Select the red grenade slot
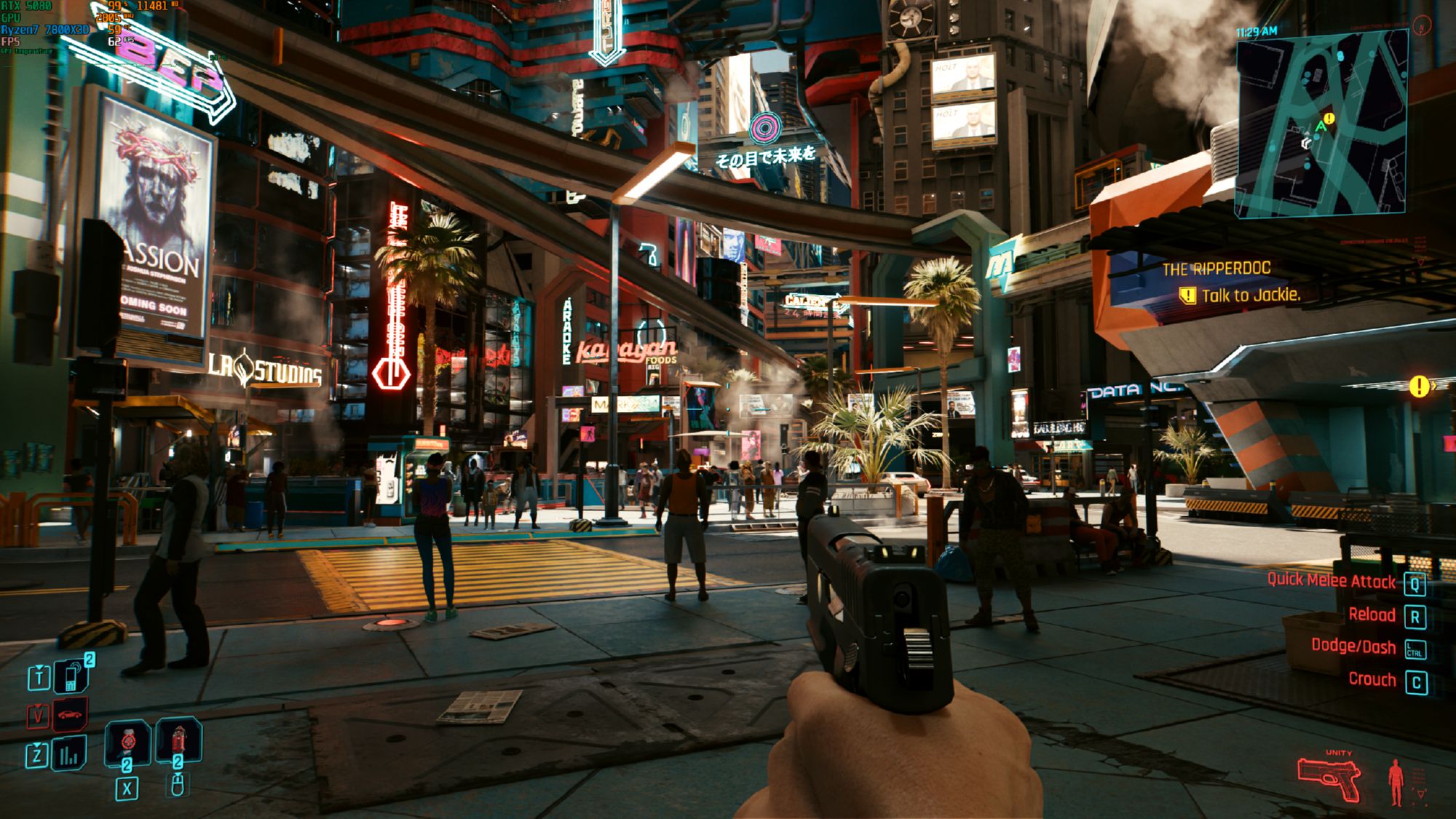 point(178,741)
